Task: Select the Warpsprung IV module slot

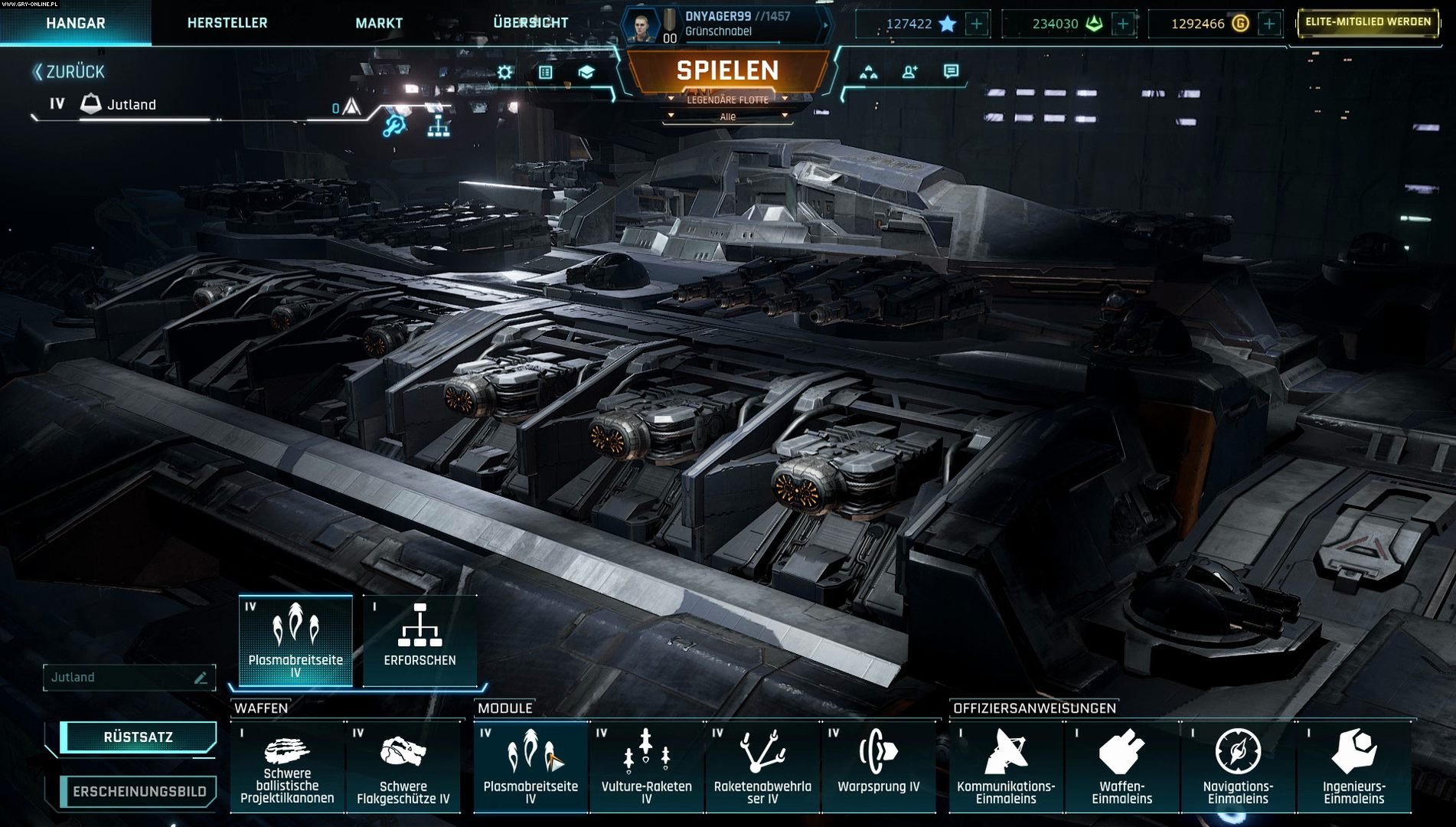Action: 878,766
